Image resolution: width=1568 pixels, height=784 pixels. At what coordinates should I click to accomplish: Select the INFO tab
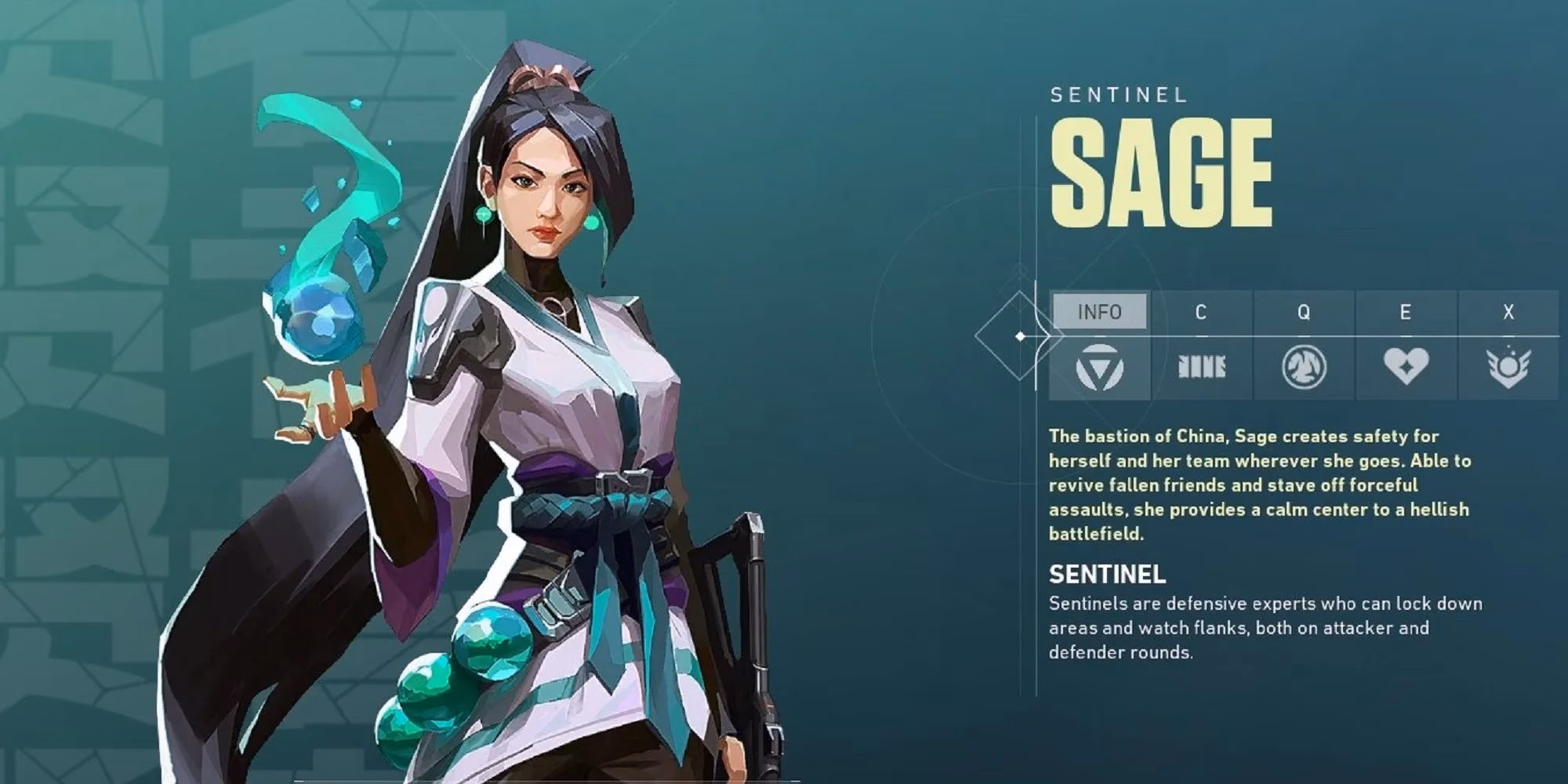pos(1099,312)
